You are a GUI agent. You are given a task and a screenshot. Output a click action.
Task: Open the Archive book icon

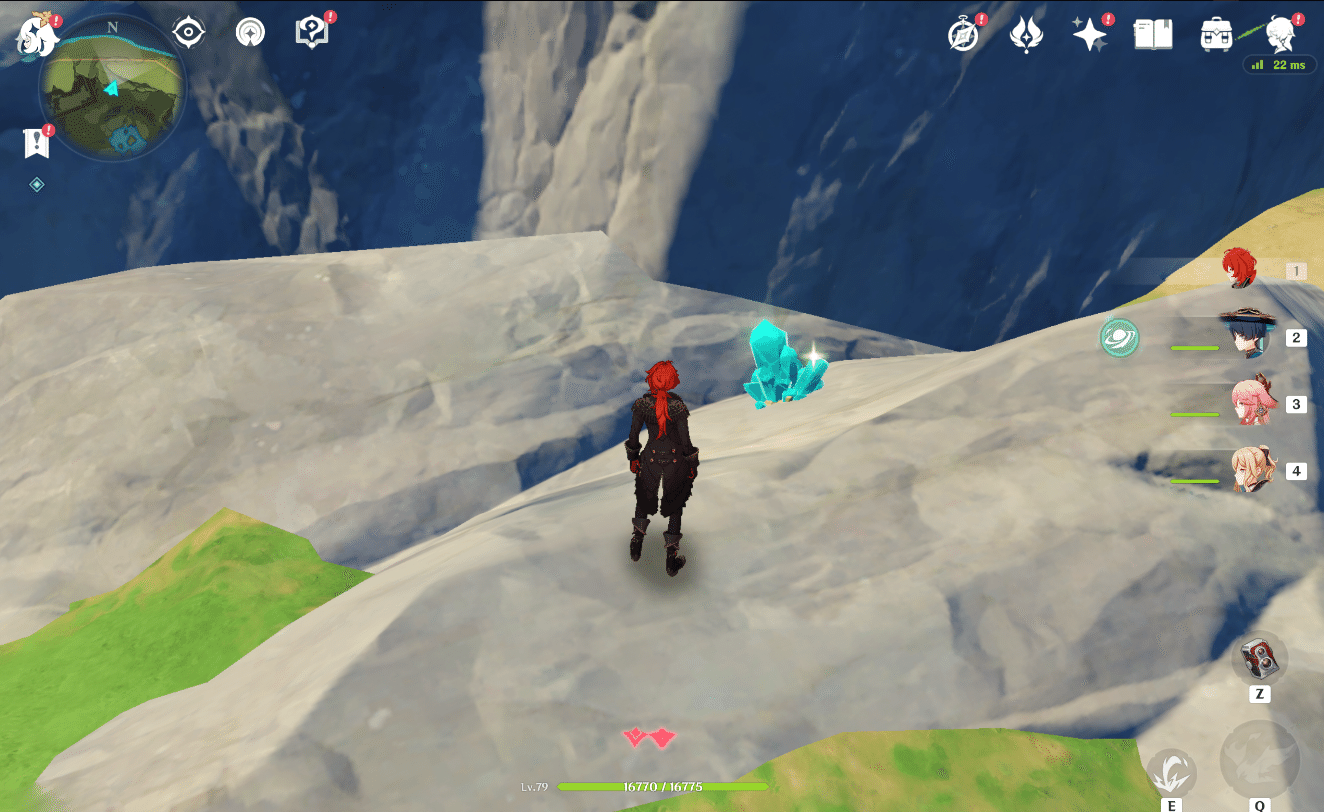click(x=1152, y=32)
